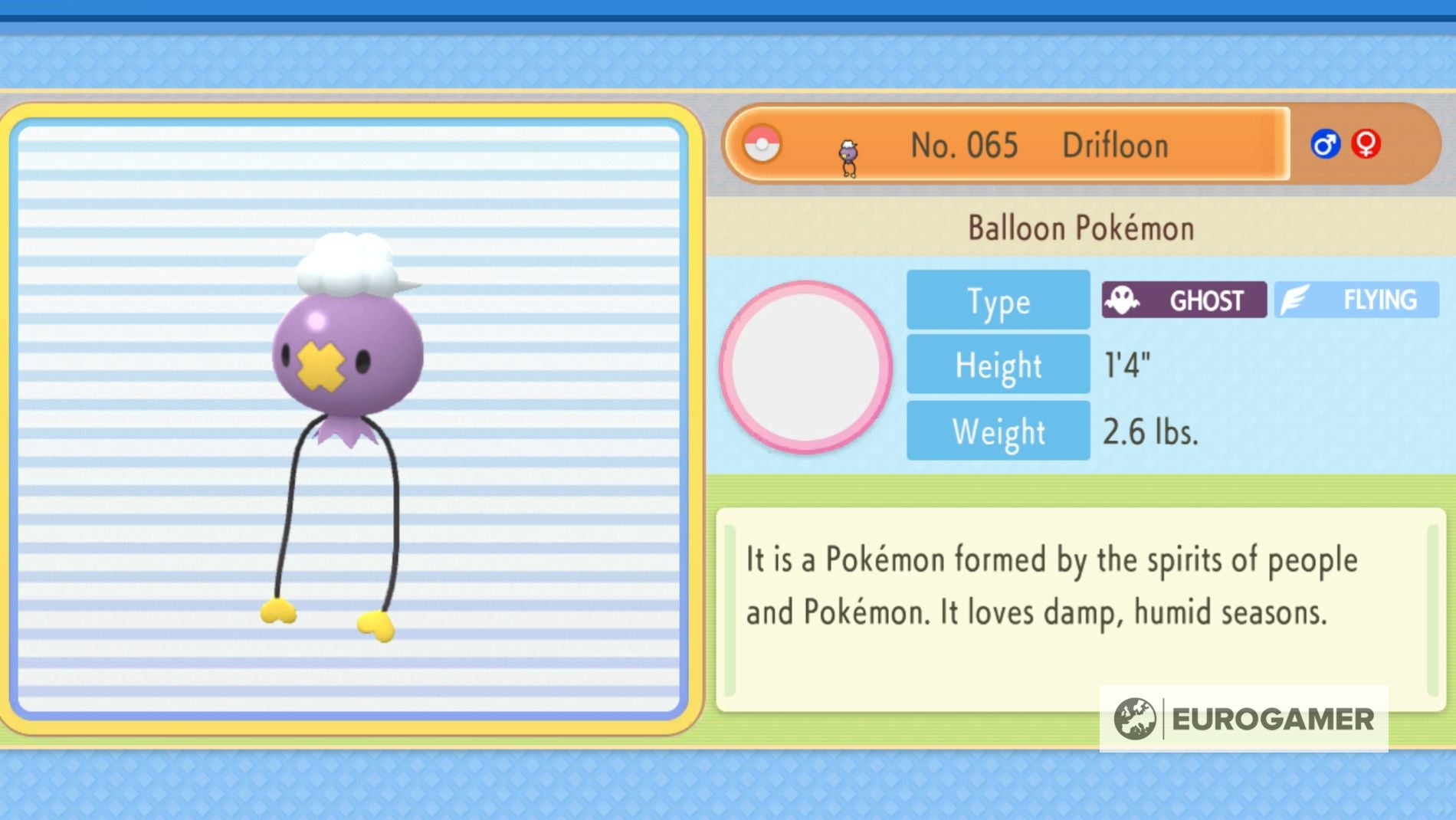Click the FLYING type color badge

[1356, 299]
